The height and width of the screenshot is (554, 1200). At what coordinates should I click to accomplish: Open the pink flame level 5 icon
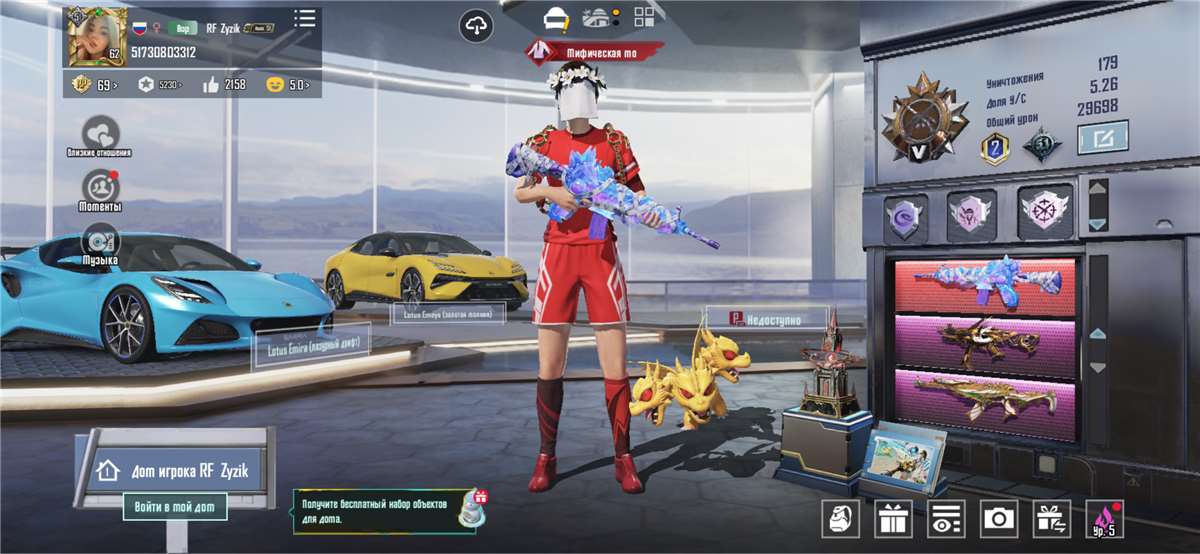(1104, 518)
